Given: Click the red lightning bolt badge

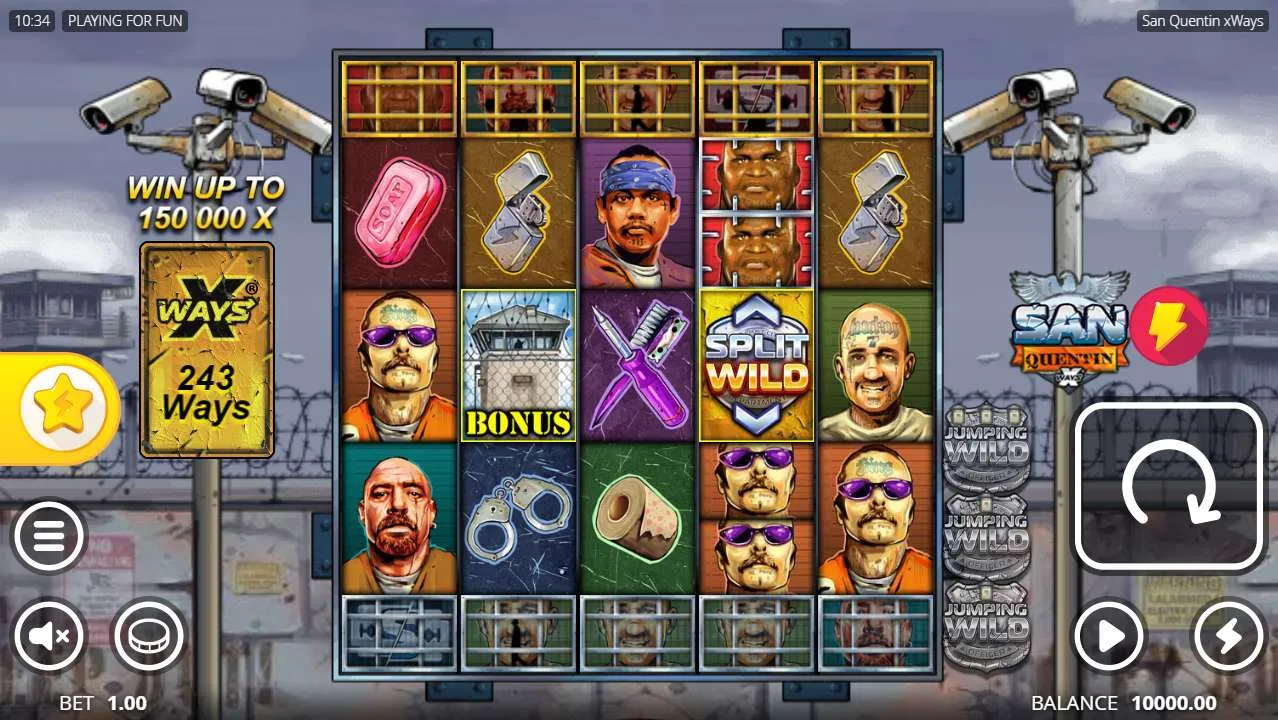Looking at the screenshot, I should click(1168, 325).
